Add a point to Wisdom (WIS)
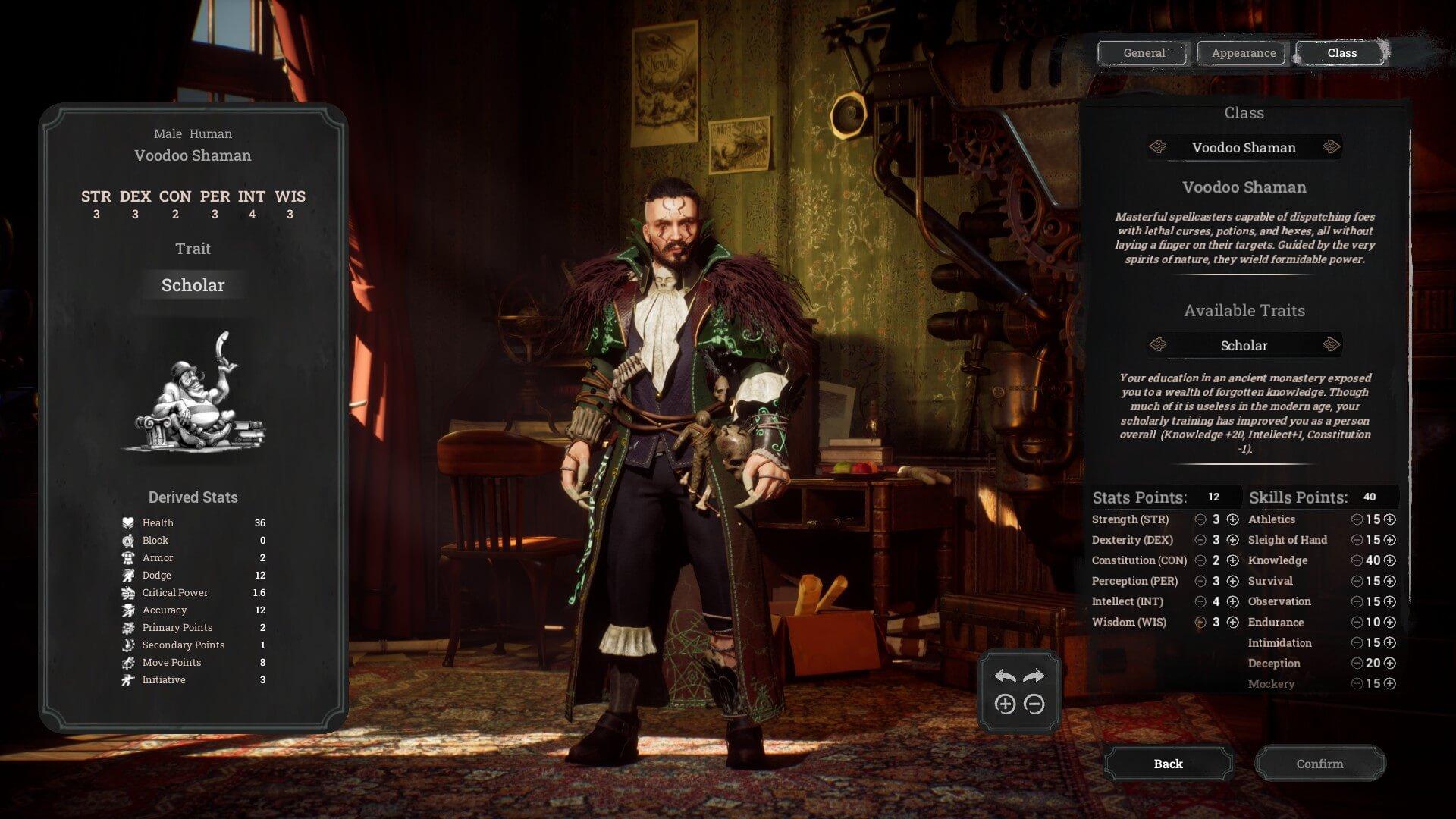This screenshot has width=1456, height=819. [x=1233, y=622]
